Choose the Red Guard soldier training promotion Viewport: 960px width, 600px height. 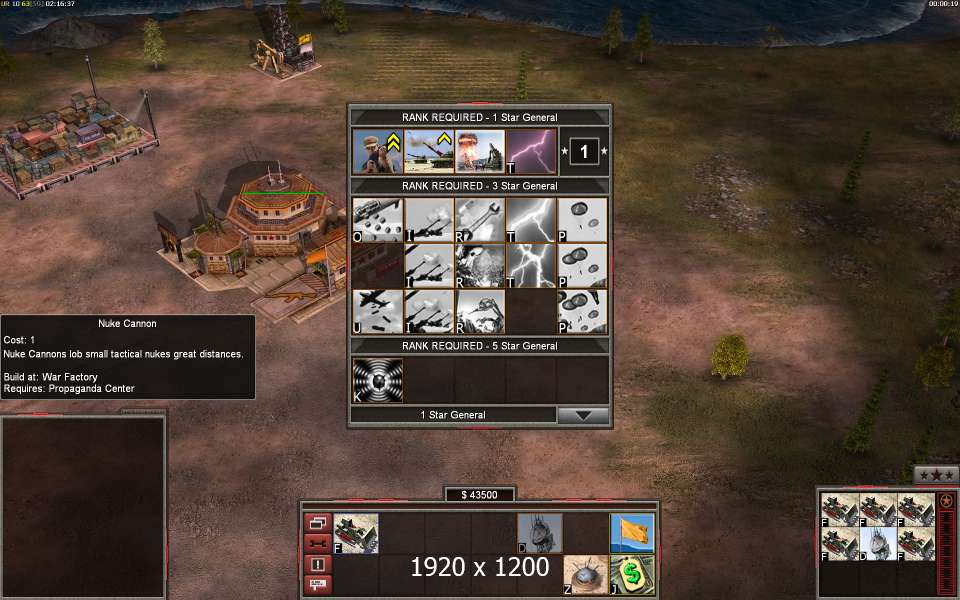[x=378, y=151]
